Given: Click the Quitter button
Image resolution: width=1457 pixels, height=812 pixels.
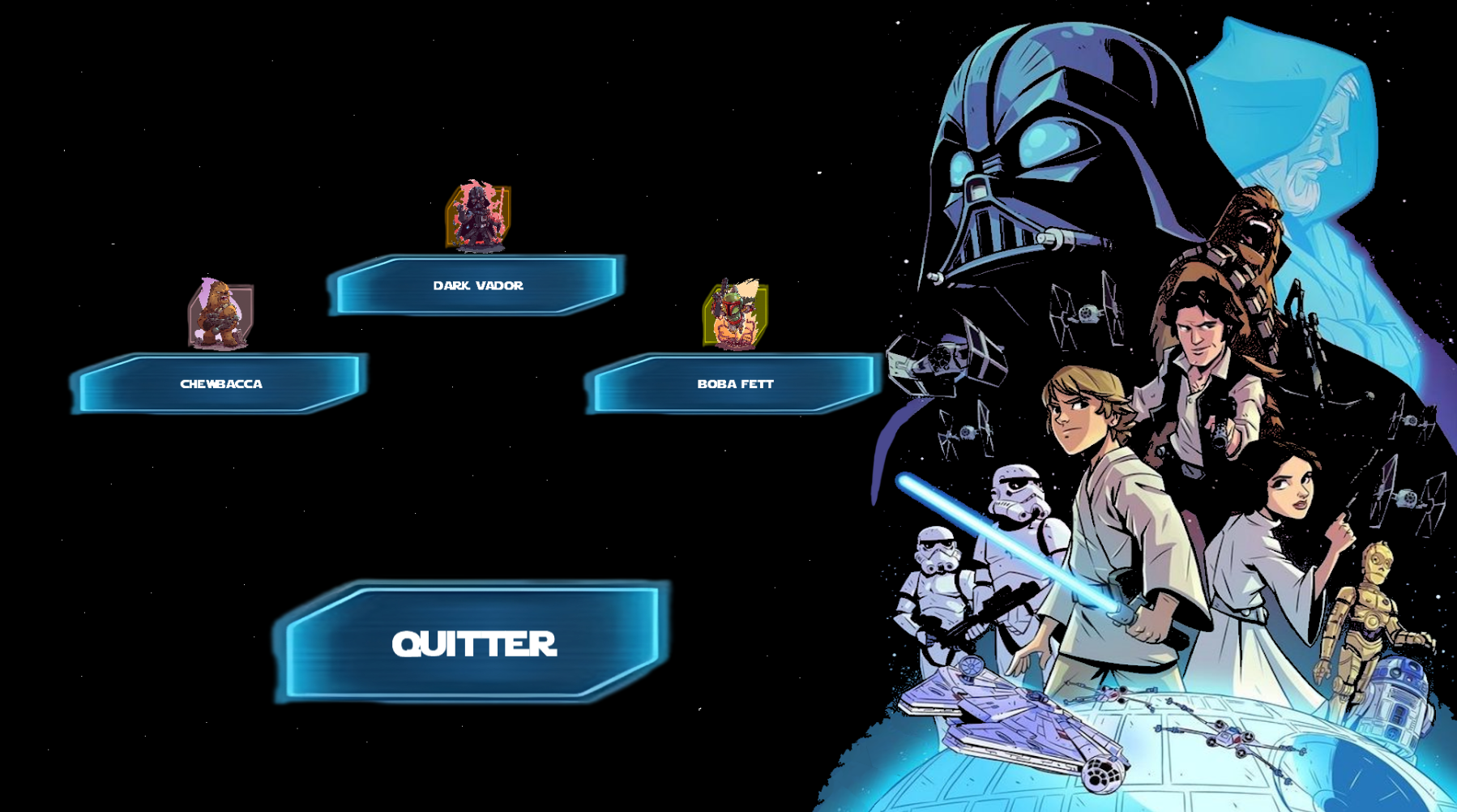Looking at the screenshot, I should [x=474, y=643].
